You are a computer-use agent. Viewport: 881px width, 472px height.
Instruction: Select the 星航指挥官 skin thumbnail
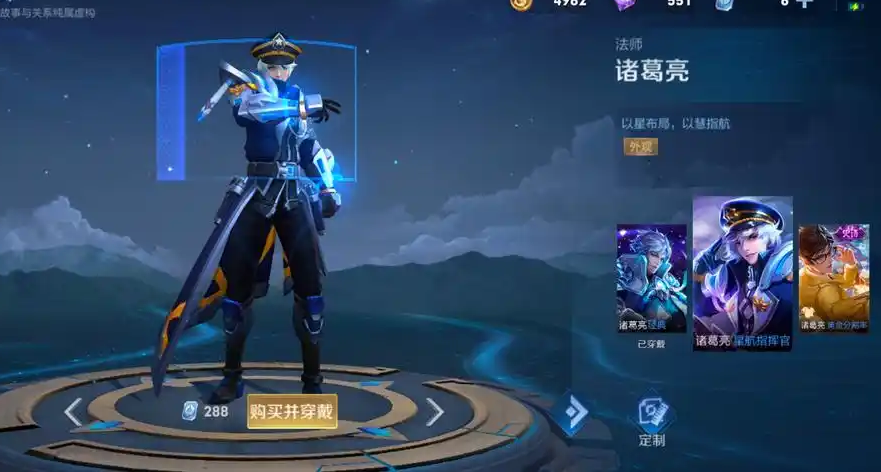(742, 272)
